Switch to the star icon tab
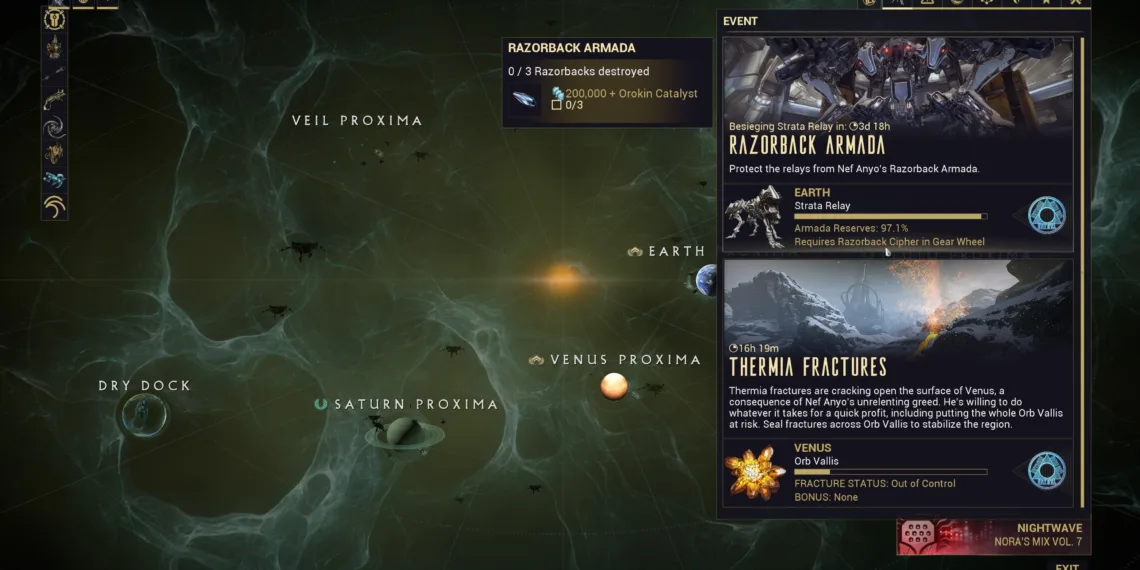1140x570 pixels. [x=1047, y=2]
